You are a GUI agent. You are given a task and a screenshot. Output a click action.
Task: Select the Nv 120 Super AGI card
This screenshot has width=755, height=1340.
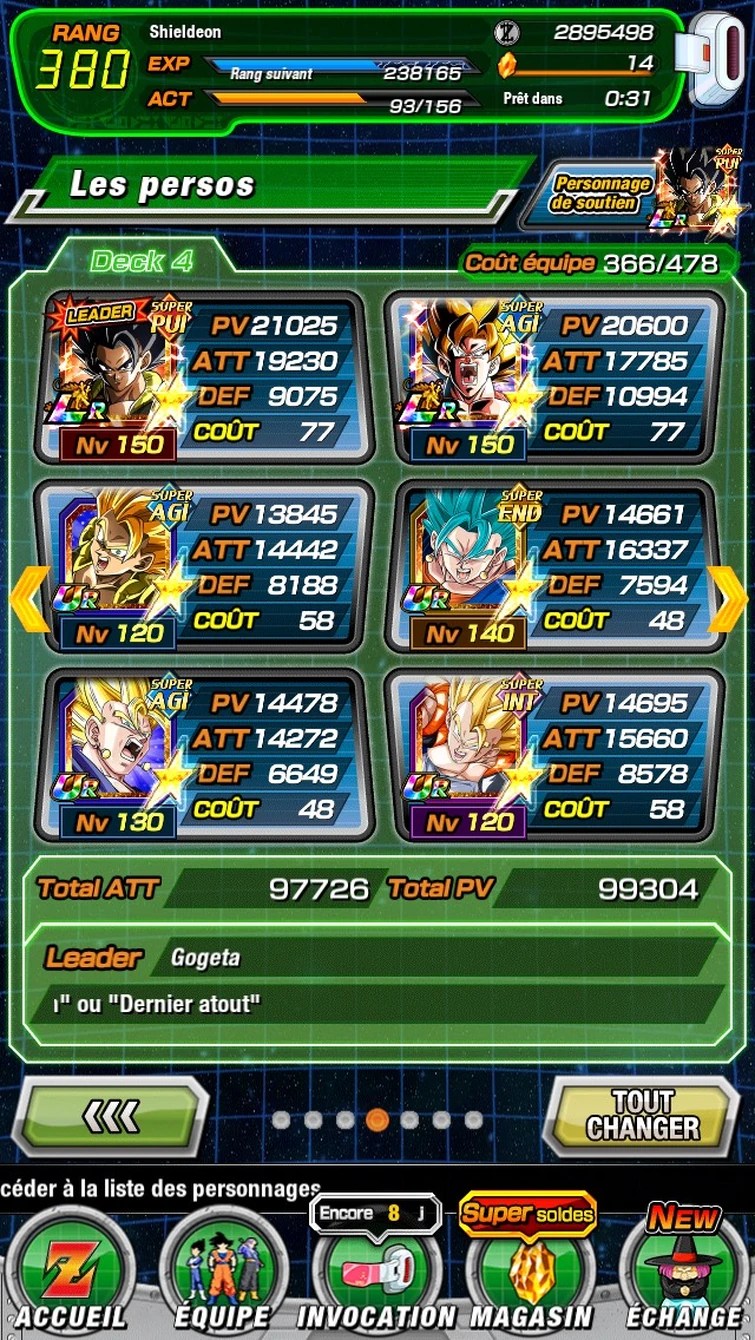[204, 567]
